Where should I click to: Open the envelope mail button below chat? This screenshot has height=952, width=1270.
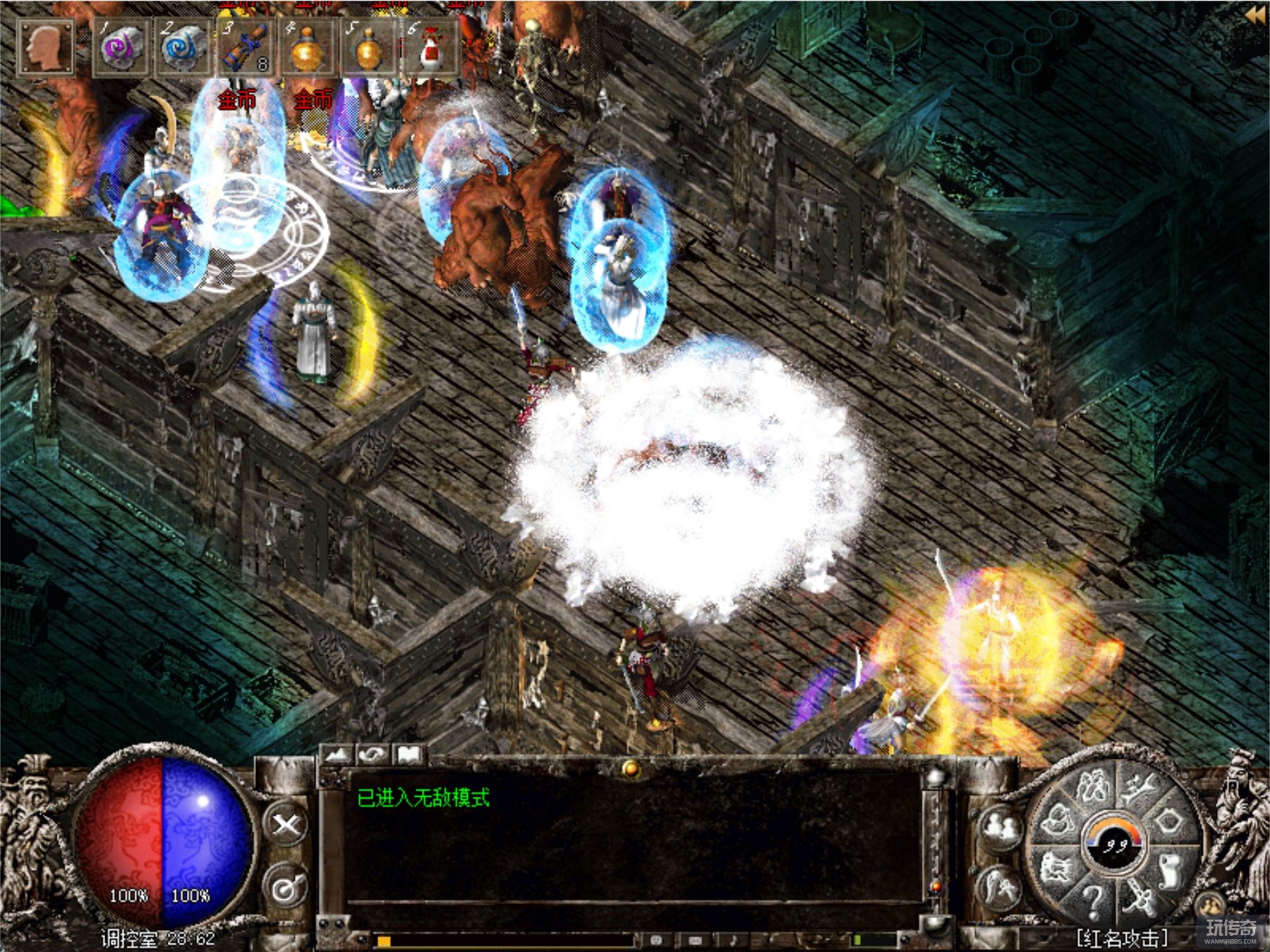[695, 940]
